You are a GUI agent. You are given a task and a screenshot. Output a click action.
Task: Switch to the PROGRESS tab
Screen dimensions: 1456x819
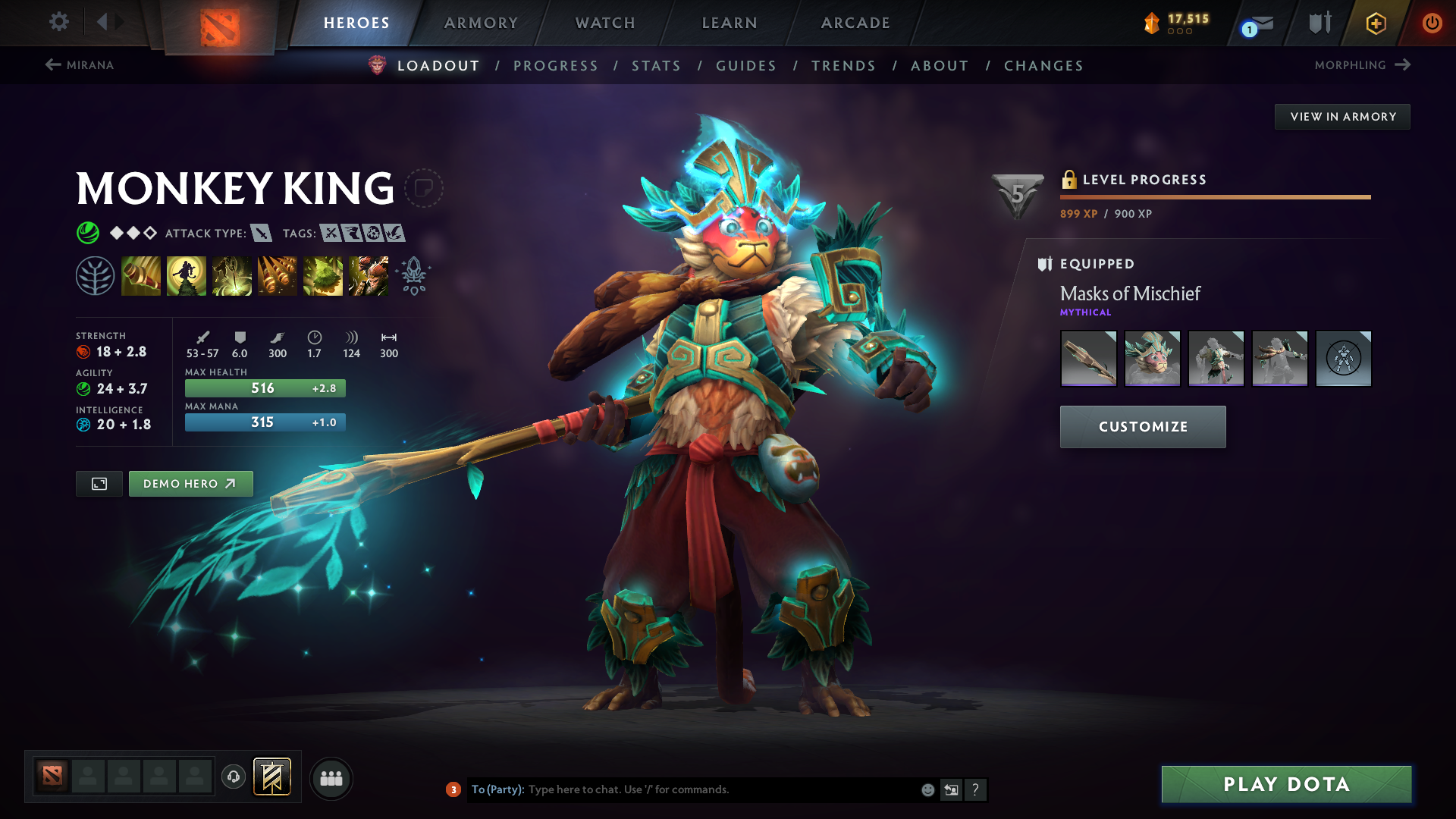pyautogui.click(x=556, y=66)
